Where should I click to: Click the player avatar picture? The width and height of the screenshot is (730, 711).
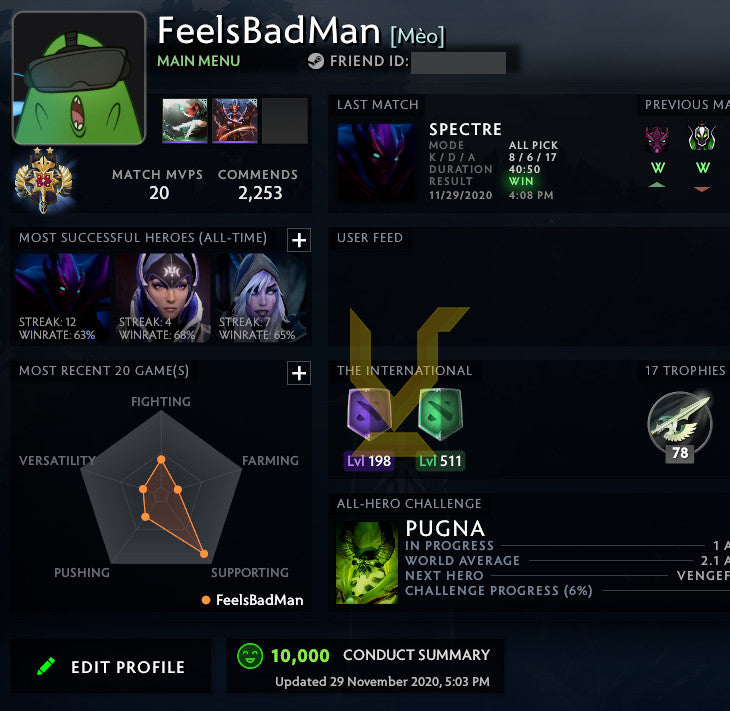coord(79,78)
